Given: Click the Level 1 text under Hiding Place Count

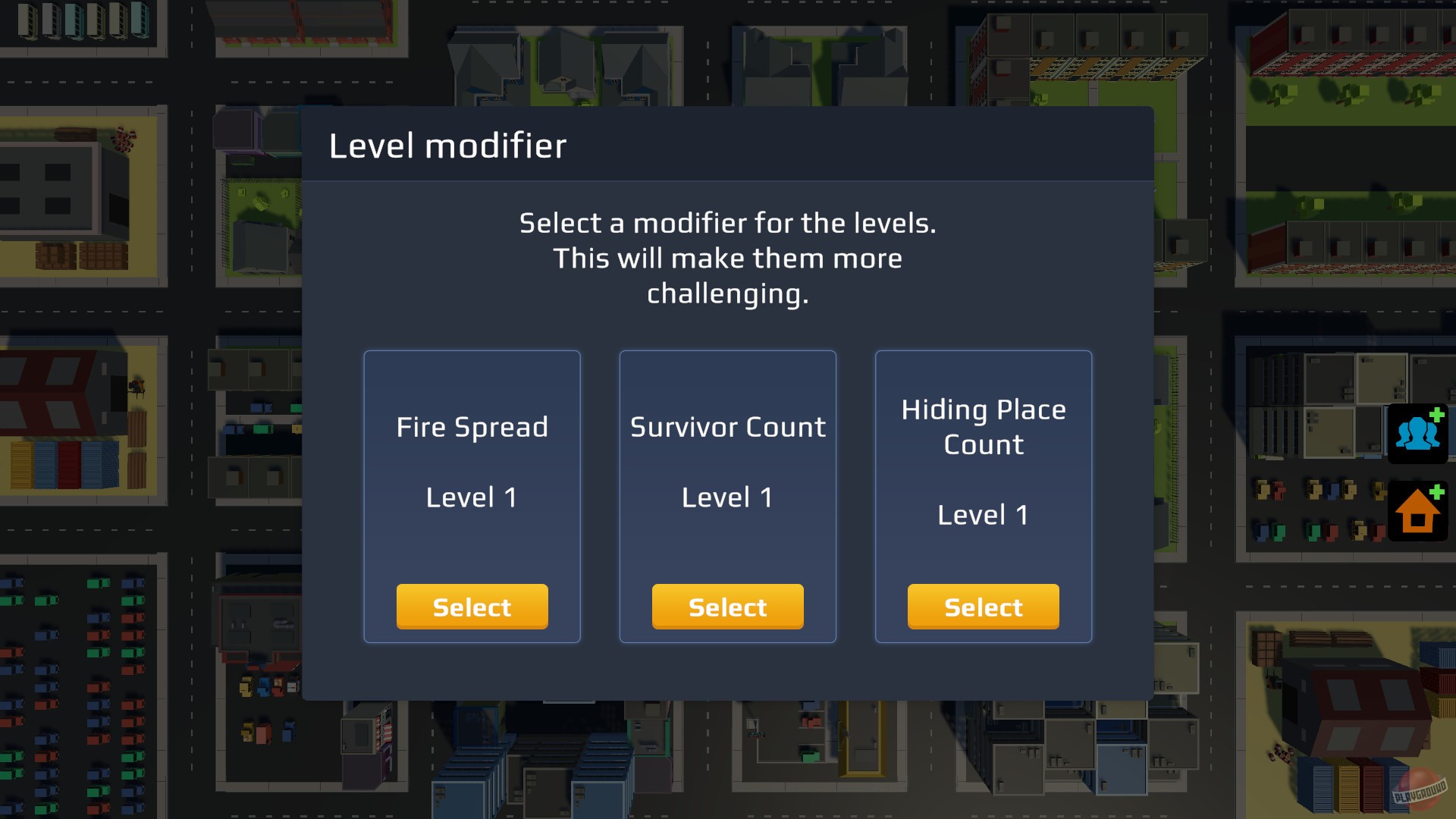Looking at the screenshot, I should [x=983, y=514].
